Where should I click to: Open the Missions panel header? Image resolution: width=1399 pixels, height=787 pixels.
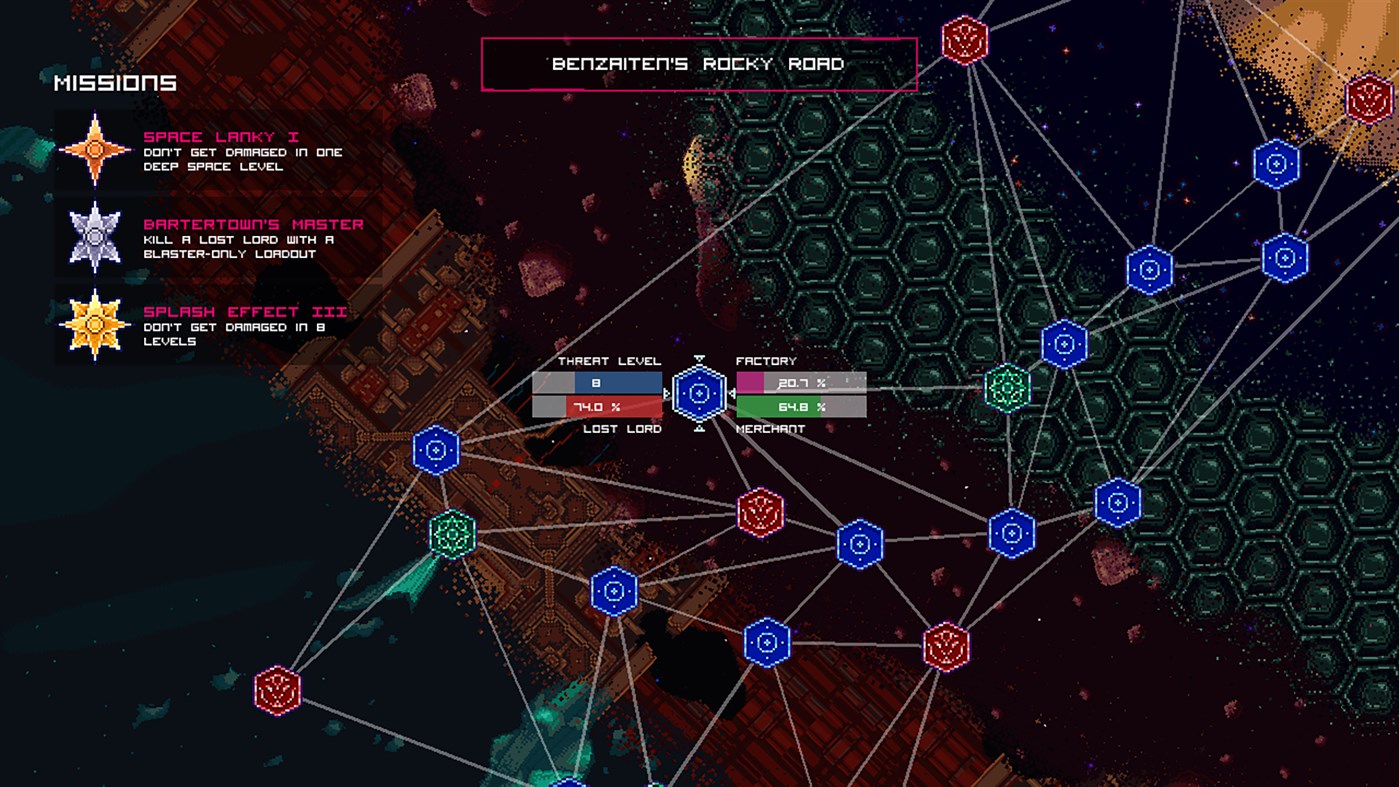pyautogui.click(x=113, y=83)
